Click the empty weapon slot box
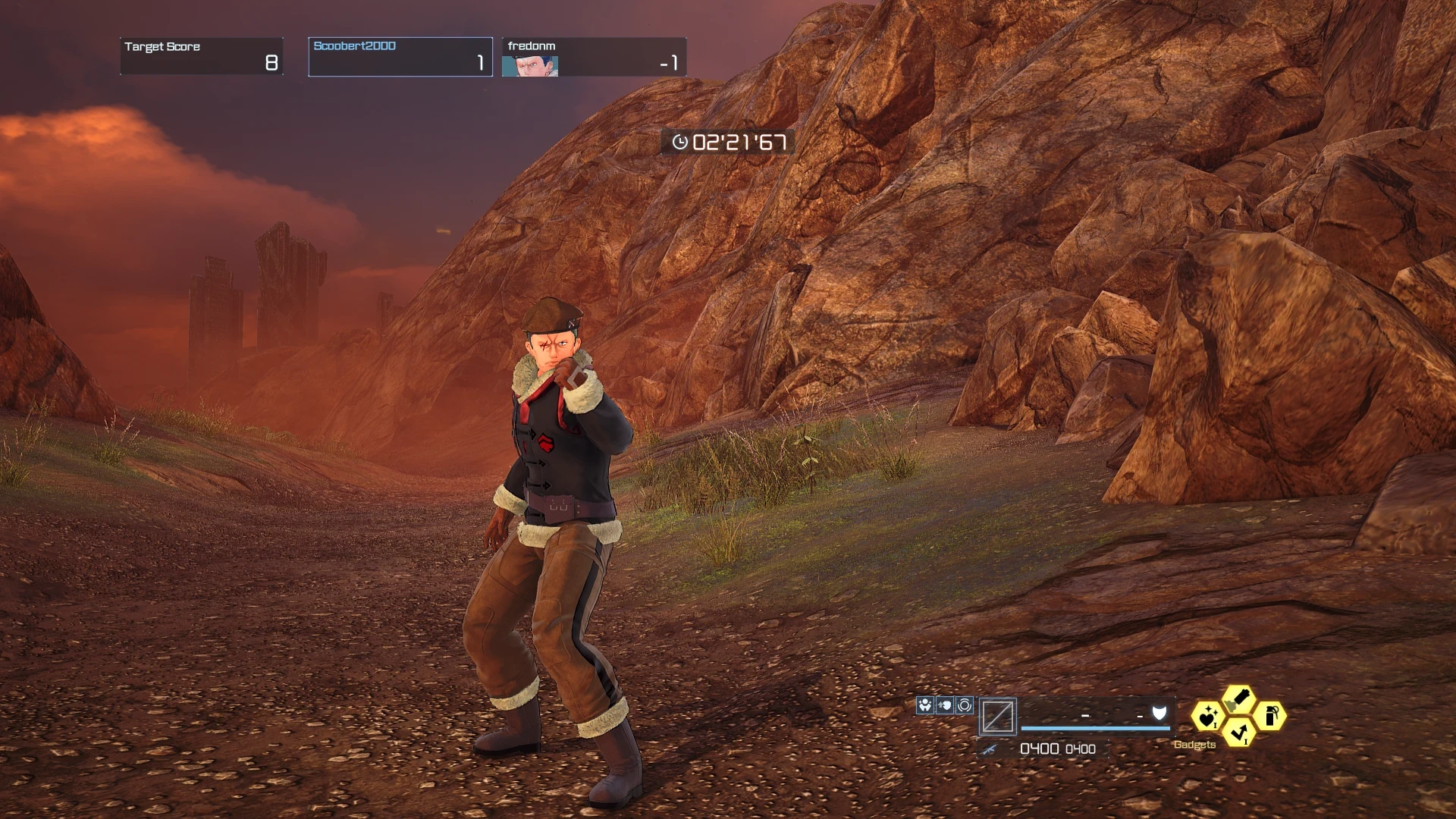The image size is (1456, 819). point(997,717)
